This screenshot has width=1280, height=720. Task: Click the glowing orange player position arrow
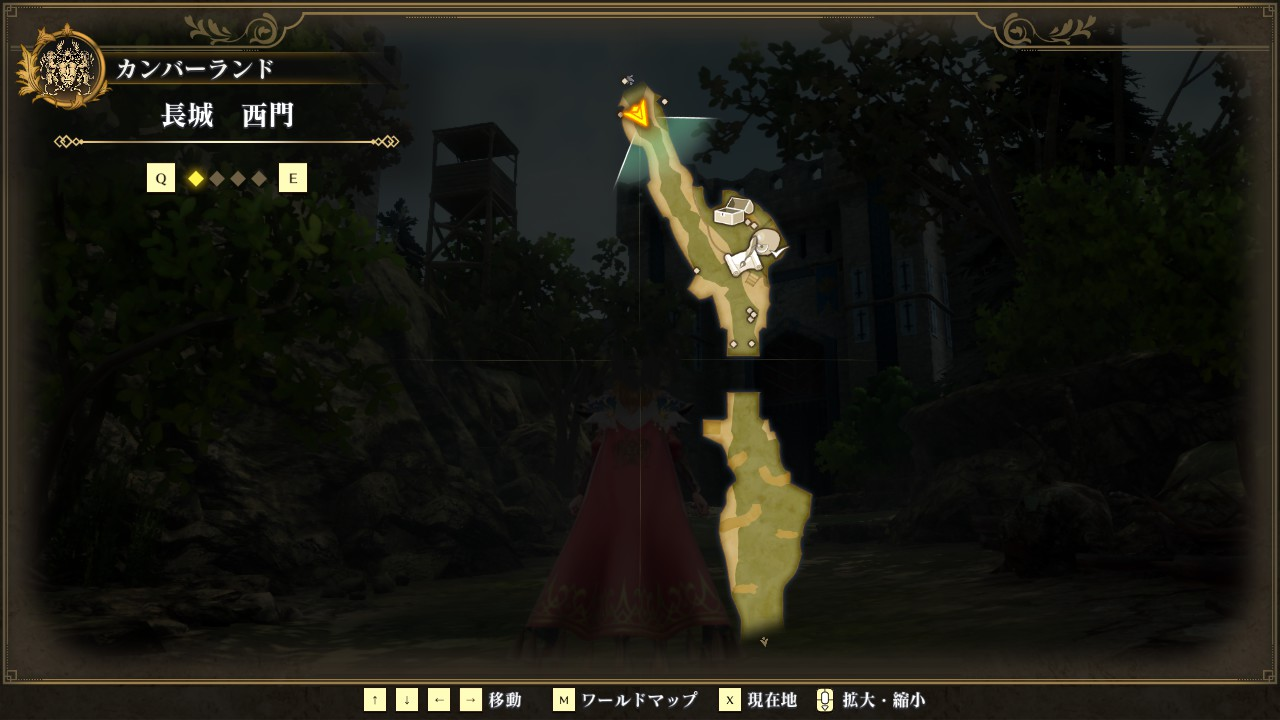tap(637, 115)
